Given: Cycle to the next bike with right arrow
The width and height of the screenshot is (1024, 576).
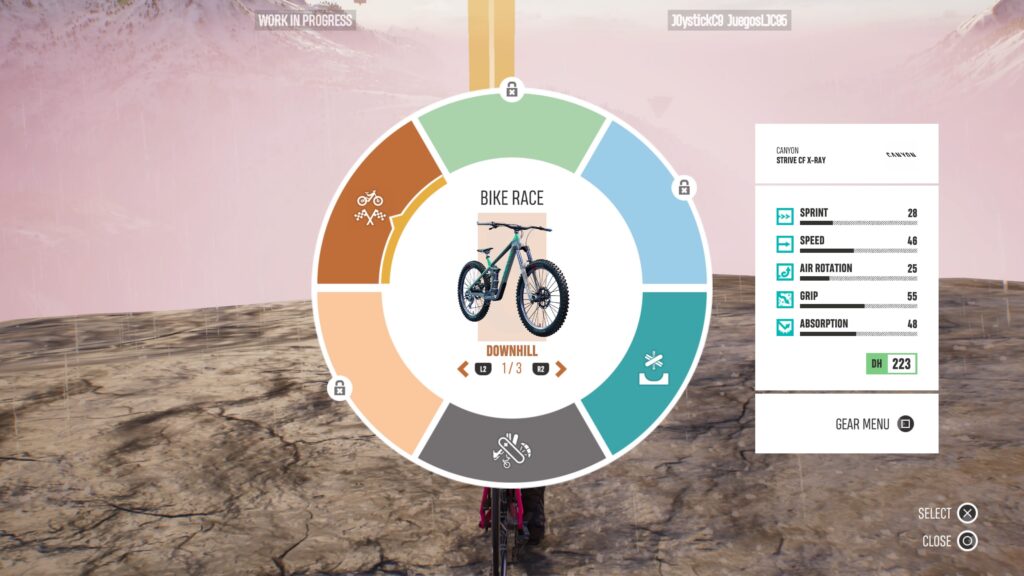Looking at the screenshot, I should click(561, 369).
